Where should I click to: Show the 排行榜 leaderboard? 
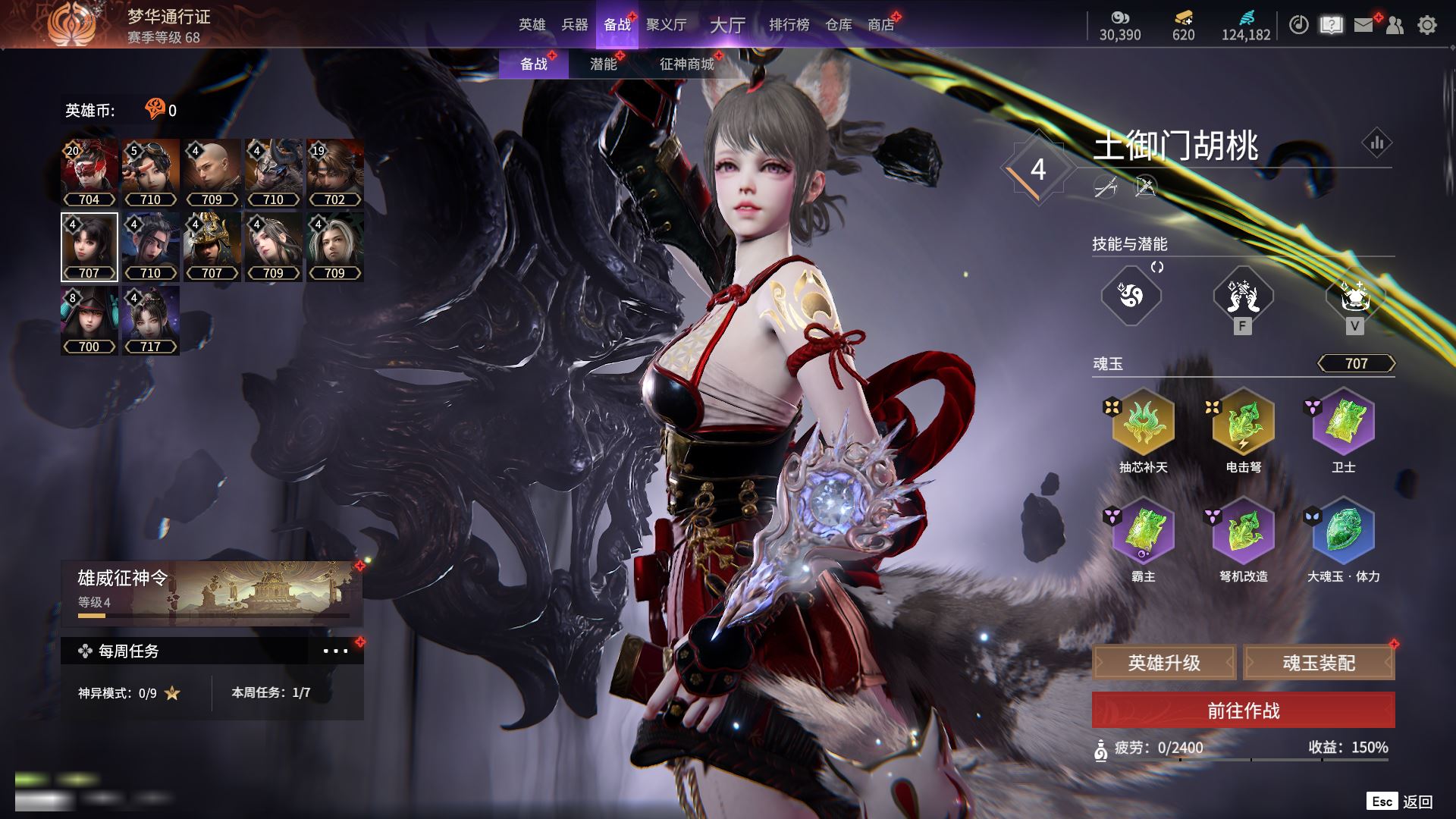[x=789, y=25]
